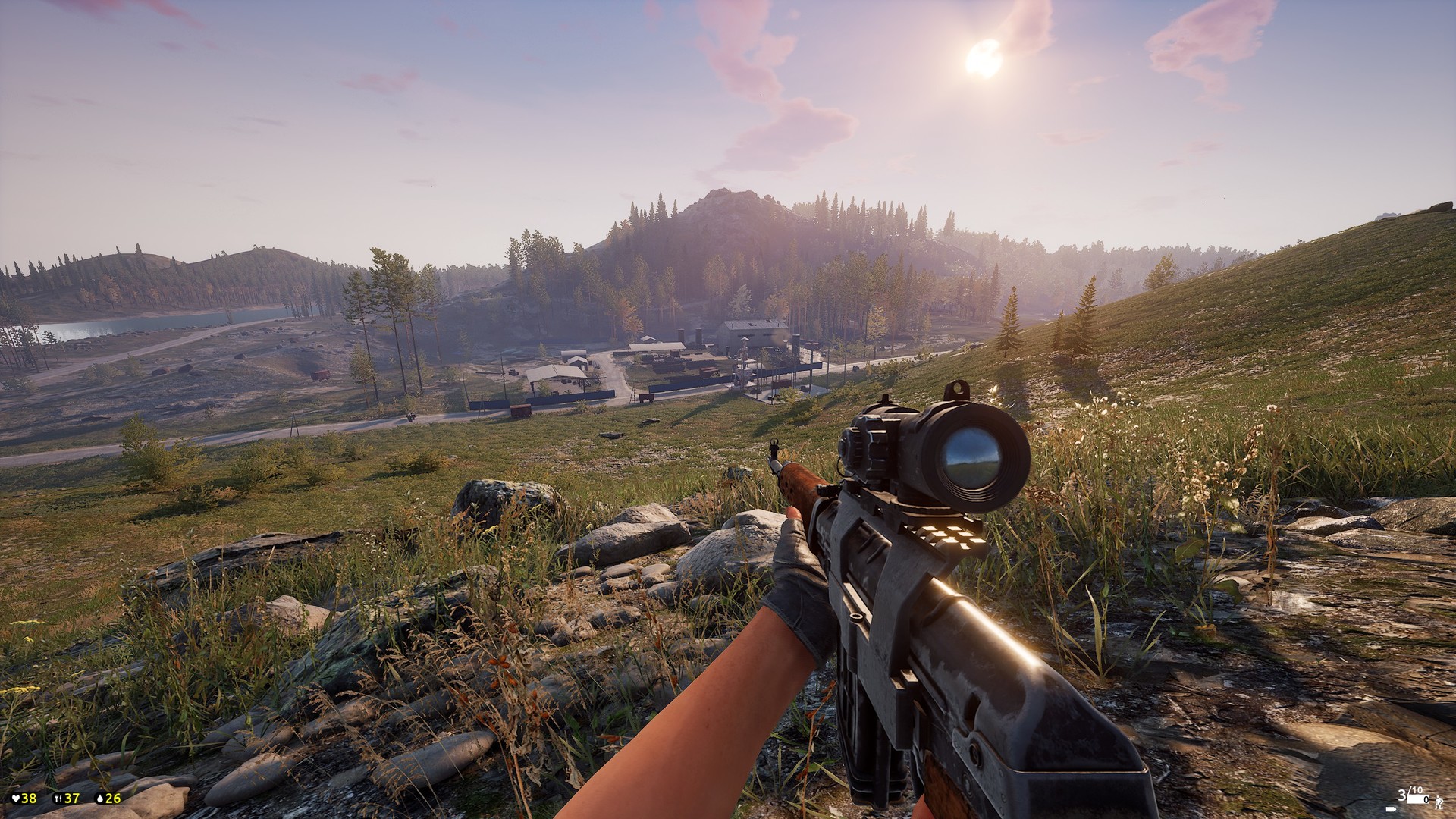This screenshot has height=819, width=1456.
Task: Click the crouching stance figure icon
Action: [x=1439, y=803]
